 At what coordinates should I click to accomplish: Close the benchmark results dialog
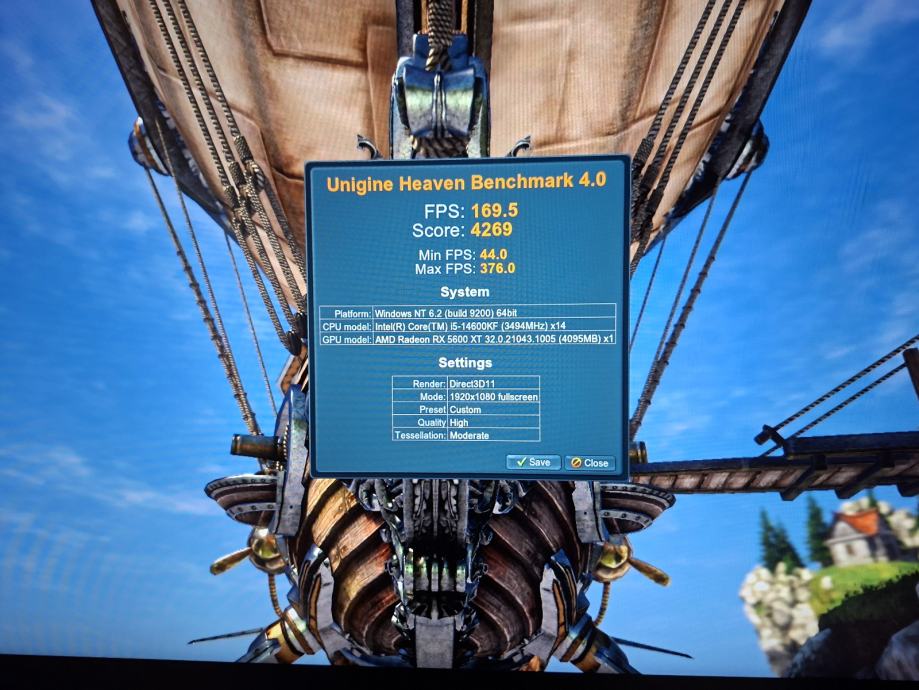coord(589,463)
